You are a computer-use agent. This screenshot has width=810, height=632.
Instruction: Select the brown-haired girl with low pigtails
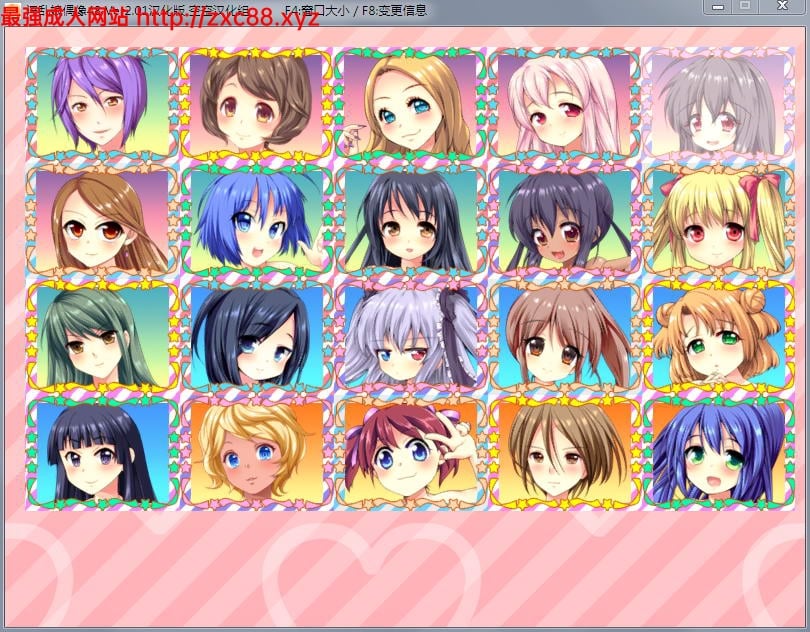coord(564,336)
